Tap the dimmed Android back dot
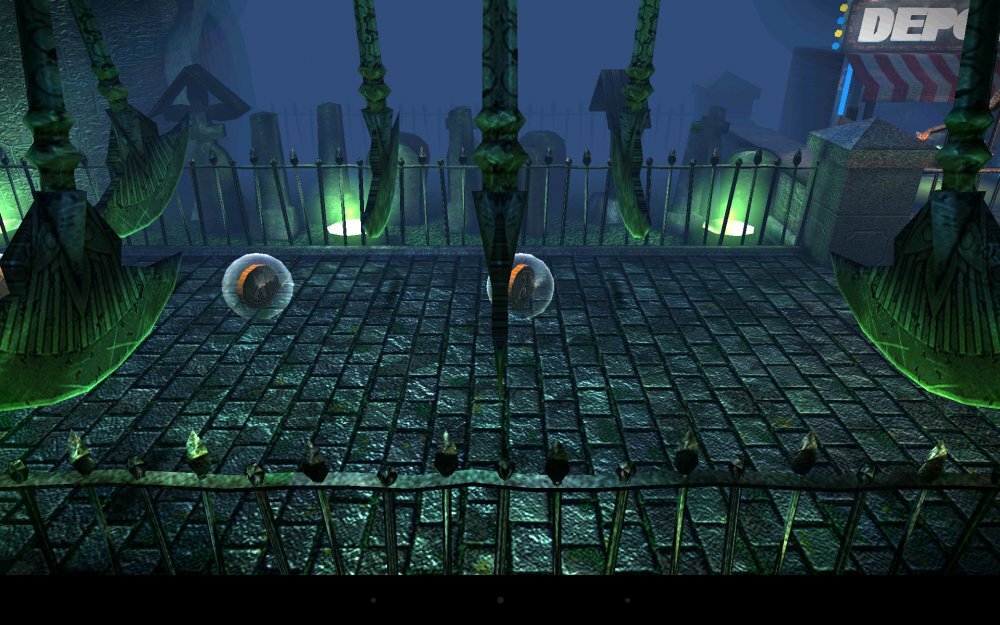 373,600
